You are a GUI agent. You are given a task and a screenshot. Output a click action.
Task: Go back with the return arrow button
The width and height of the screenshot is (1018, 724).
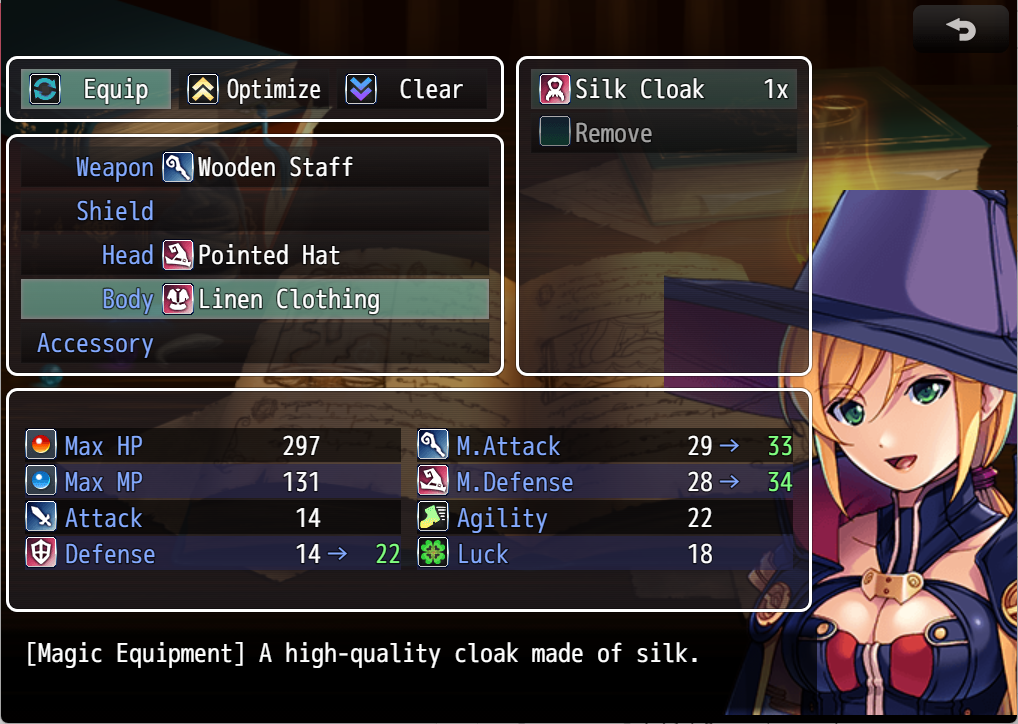point(961,30)
